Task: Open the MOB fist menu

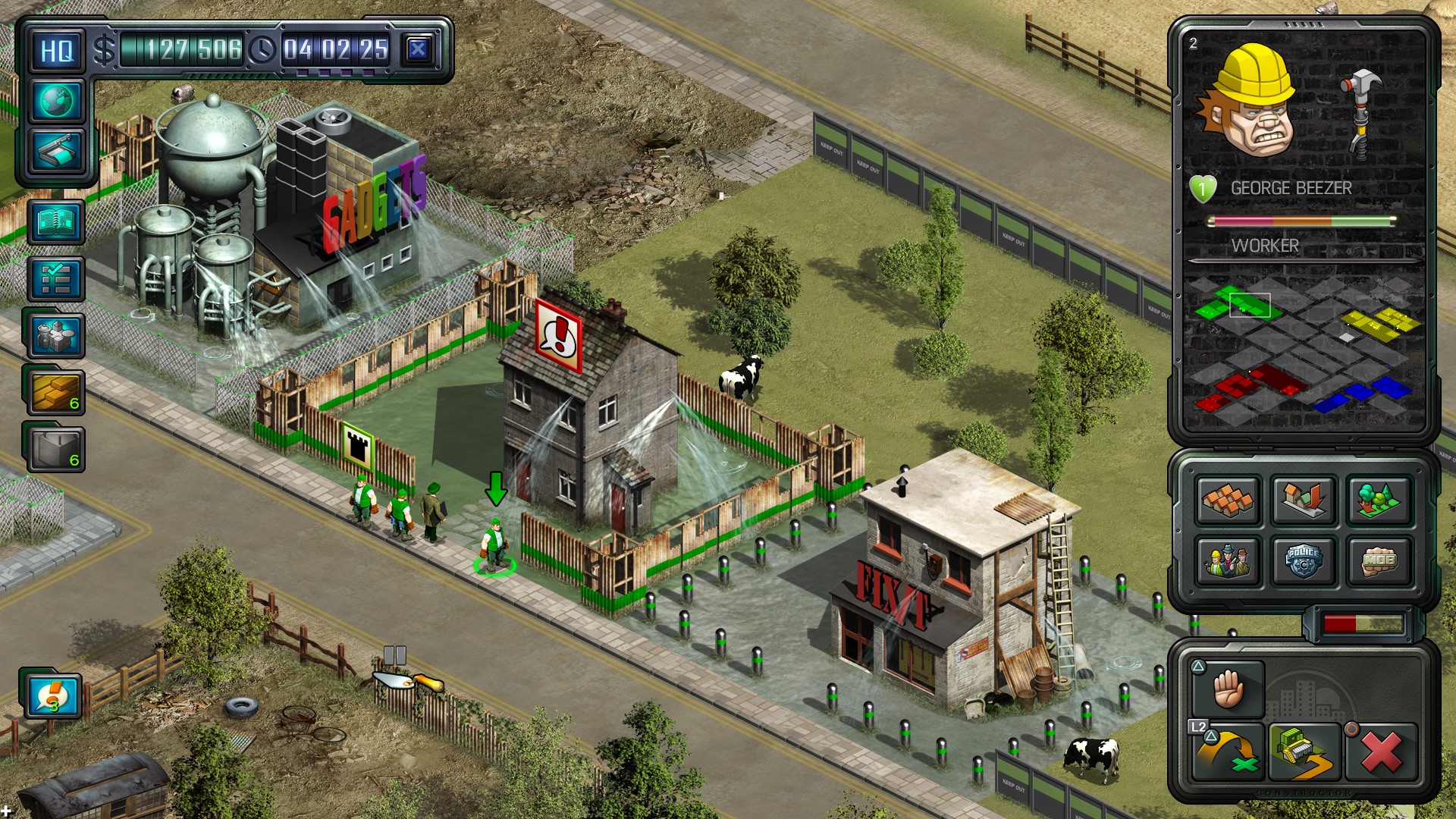Action: (1378, 559)
